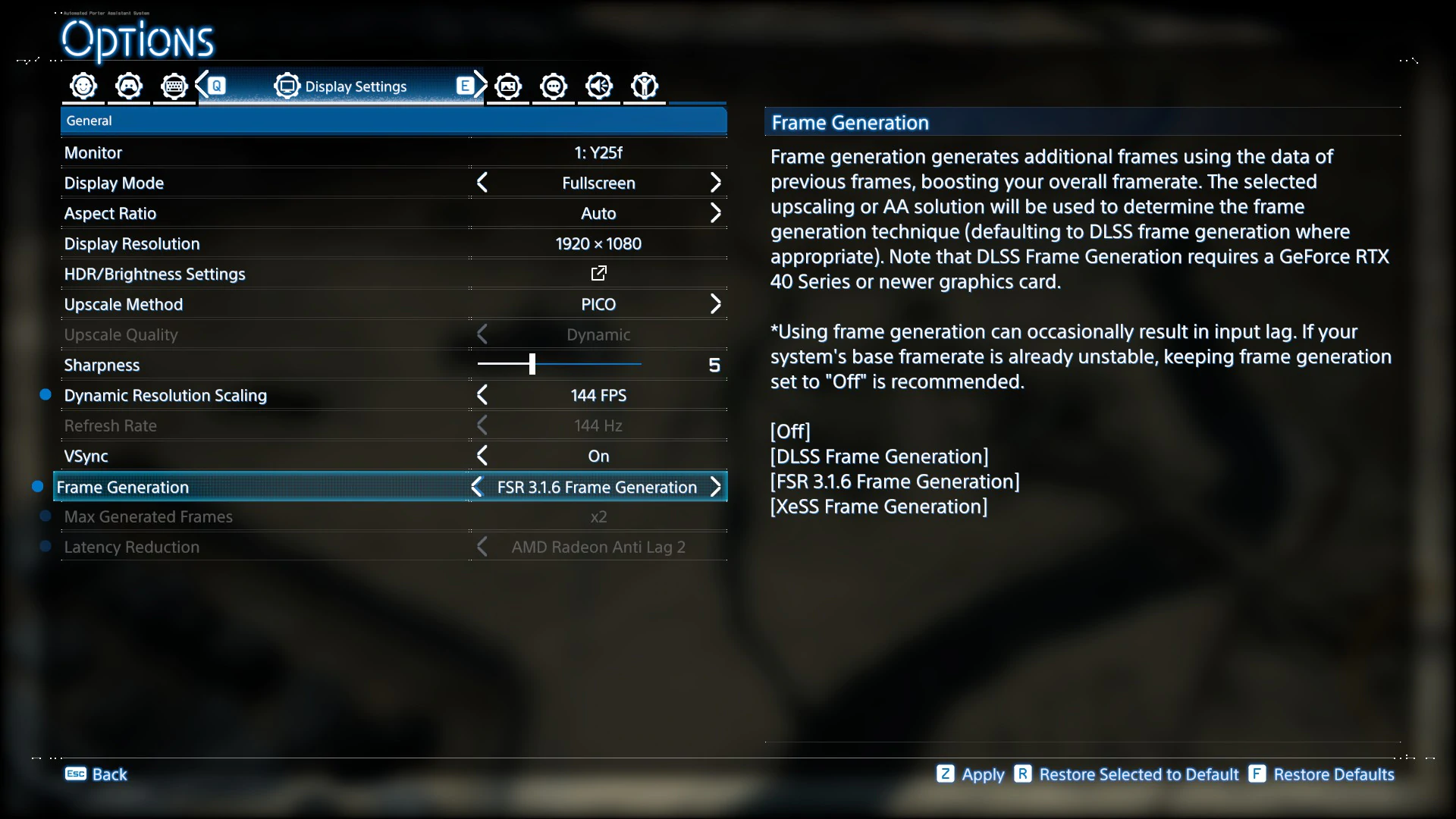Switch Frame Generation to the next option
This screenshot has height=819, width=1456.
(x=715, y=487)
